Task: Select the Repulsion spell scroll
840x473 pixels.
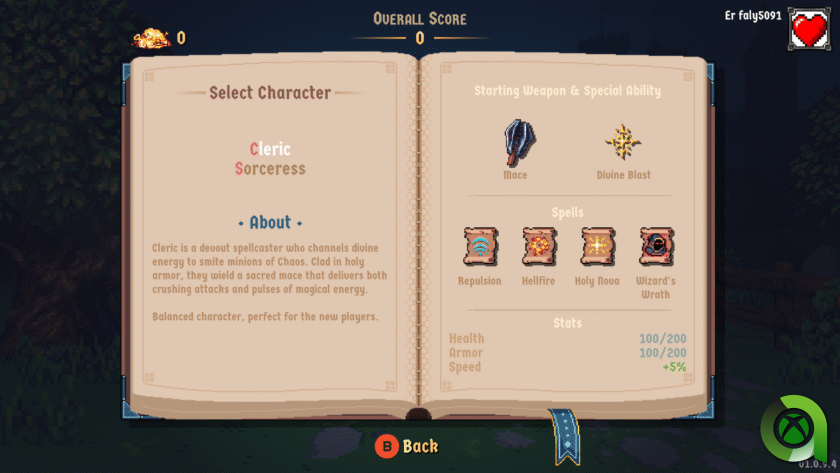Action: pyautogui.click(x=481, y=246)
